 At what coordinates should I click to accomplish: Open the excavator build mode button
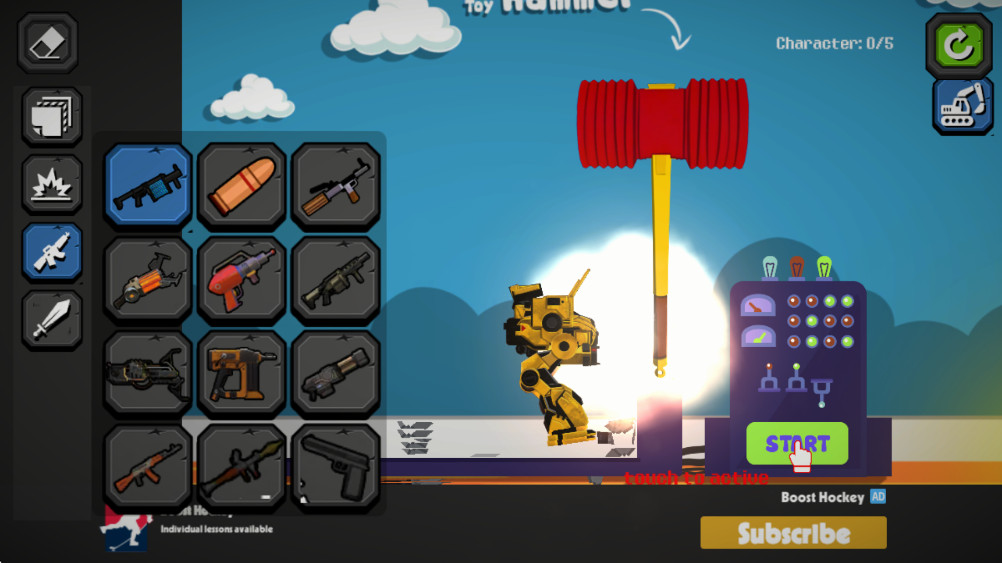pyautogui.click(x=962, y=106)
